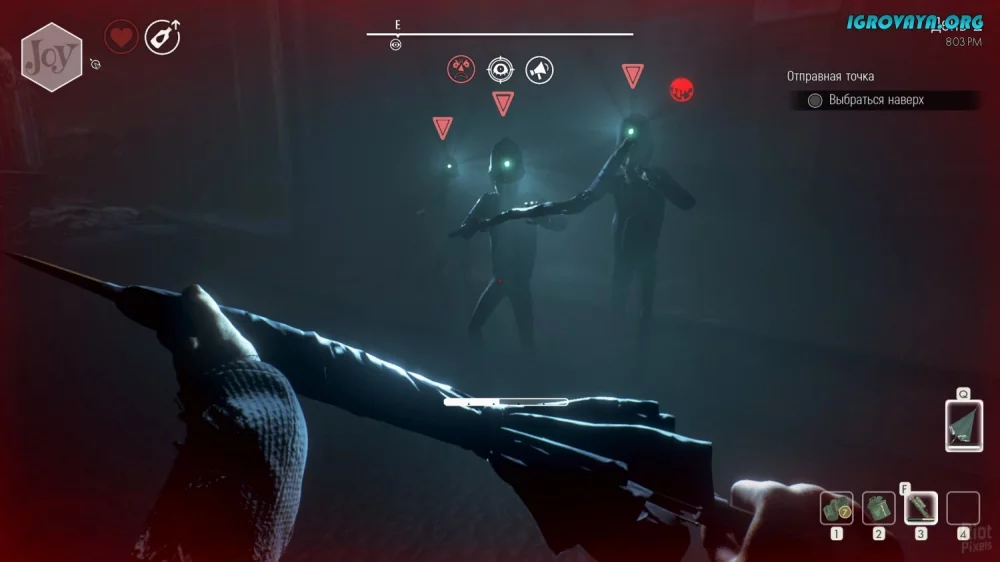
Task: Select the canister item in slot 2
Action: click(x=878, y=509)
